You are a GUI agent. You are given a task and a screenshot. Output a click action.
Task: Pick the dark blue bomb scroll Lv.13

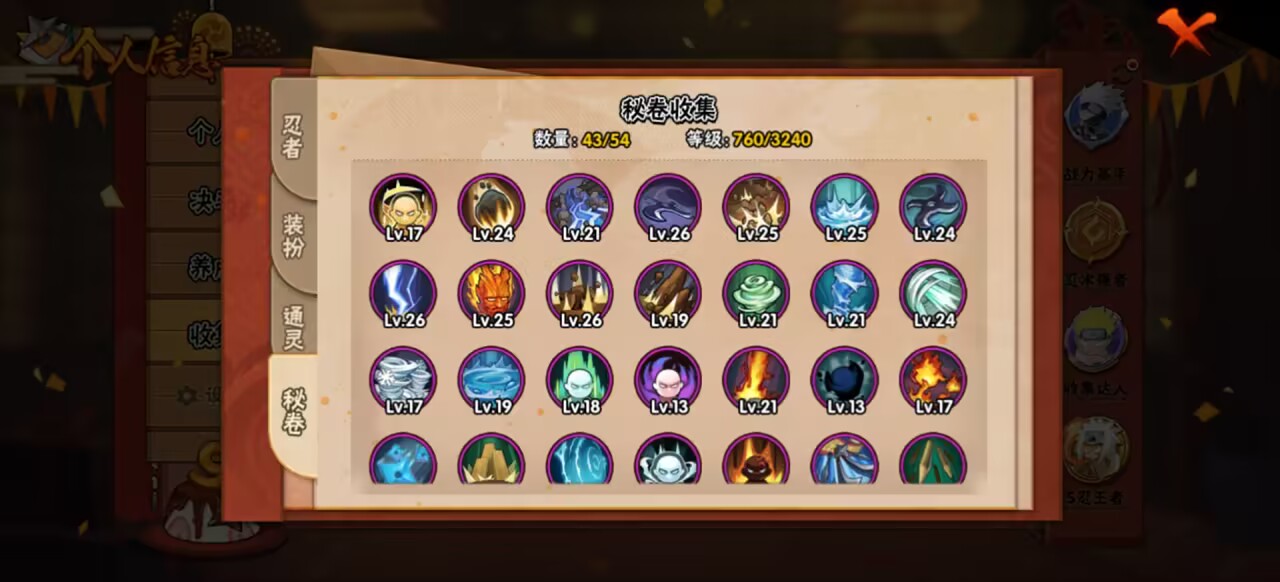[844, 379]
